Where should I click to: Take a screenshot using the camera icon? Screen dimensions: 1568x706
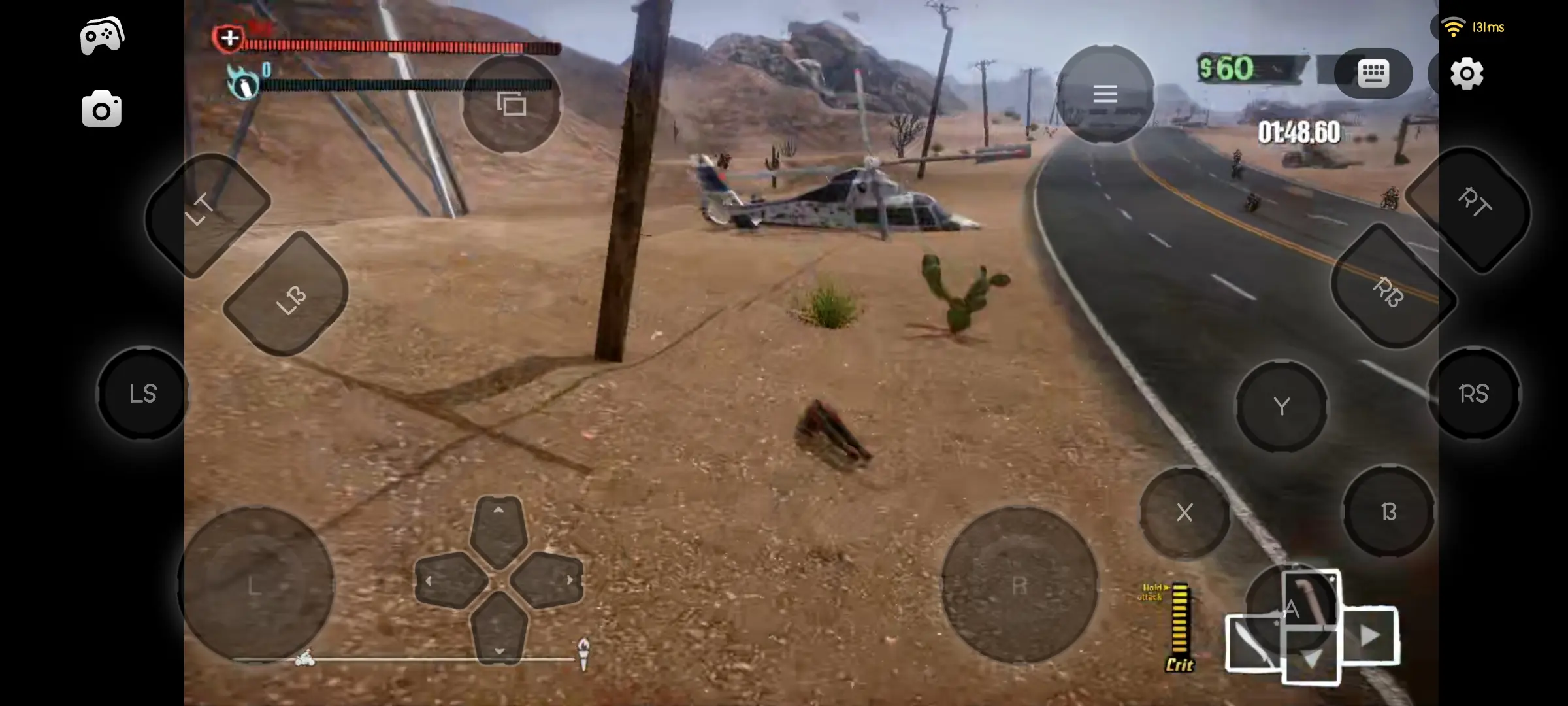coord(101,109)
